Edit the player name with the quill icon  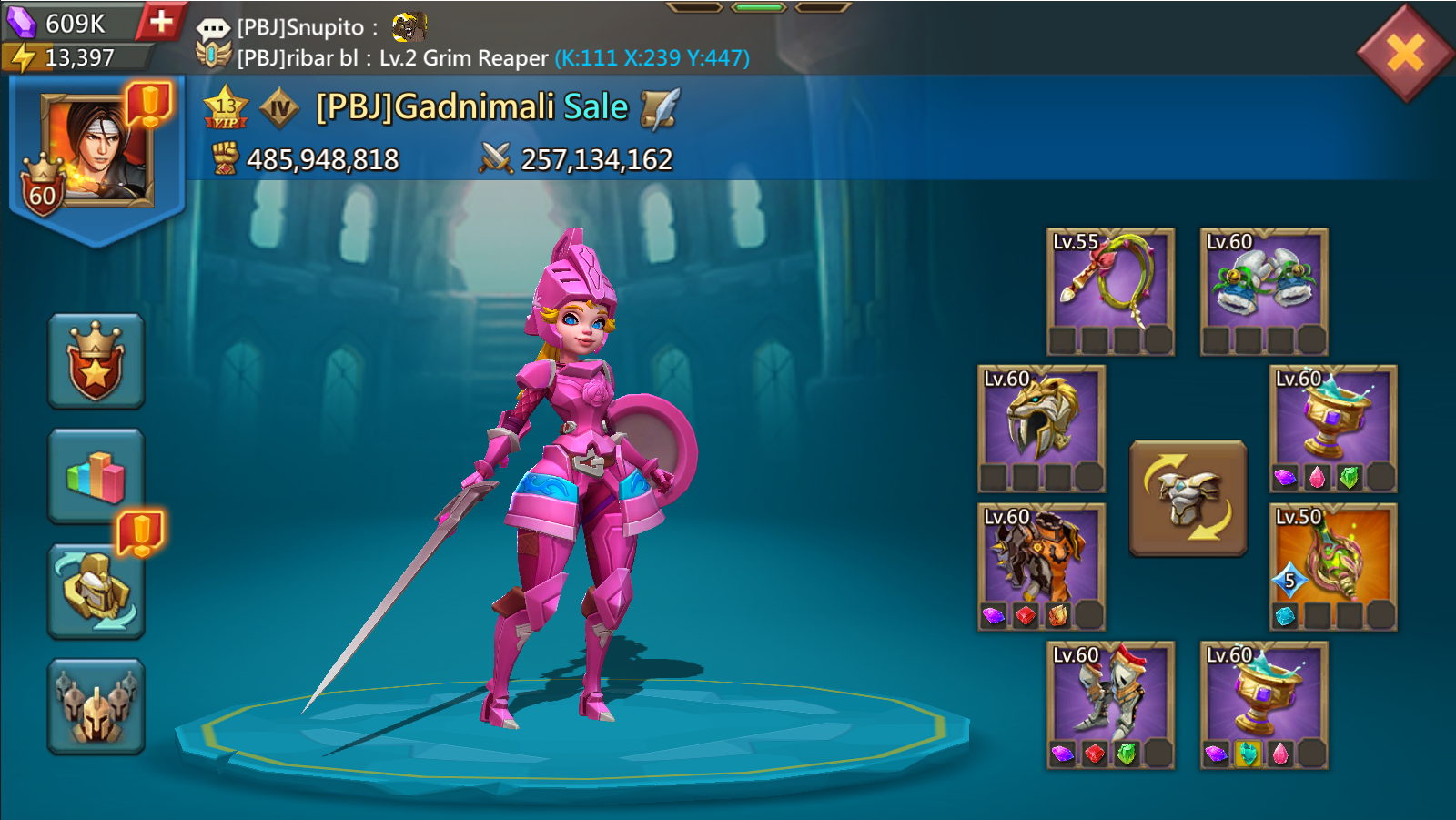click(x=660, y=108)
